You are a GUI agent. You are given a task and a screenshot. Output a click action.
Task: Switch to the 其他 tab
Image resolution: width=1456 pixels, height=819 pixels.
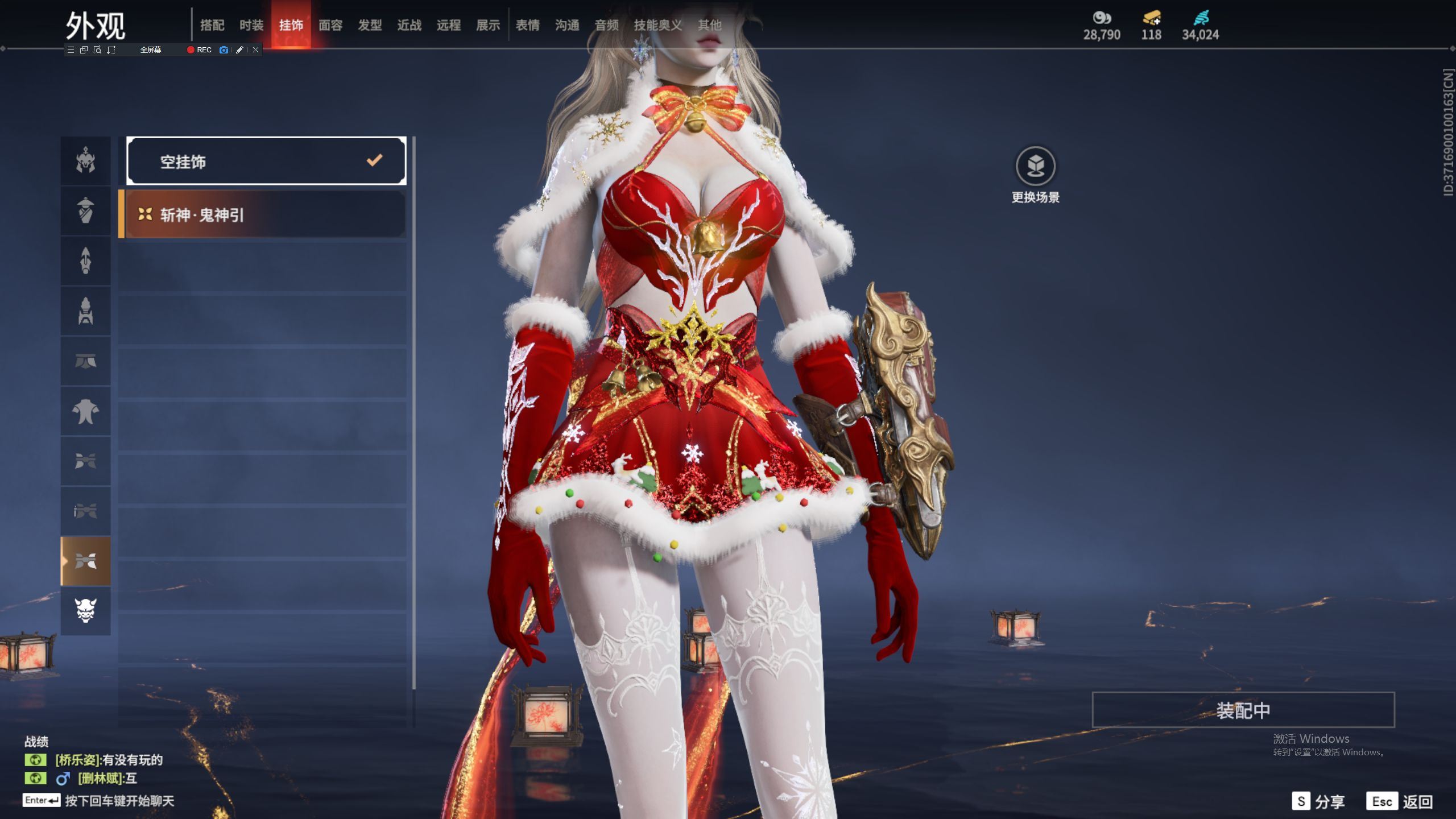pyautogui.click(x=709, y=25)
